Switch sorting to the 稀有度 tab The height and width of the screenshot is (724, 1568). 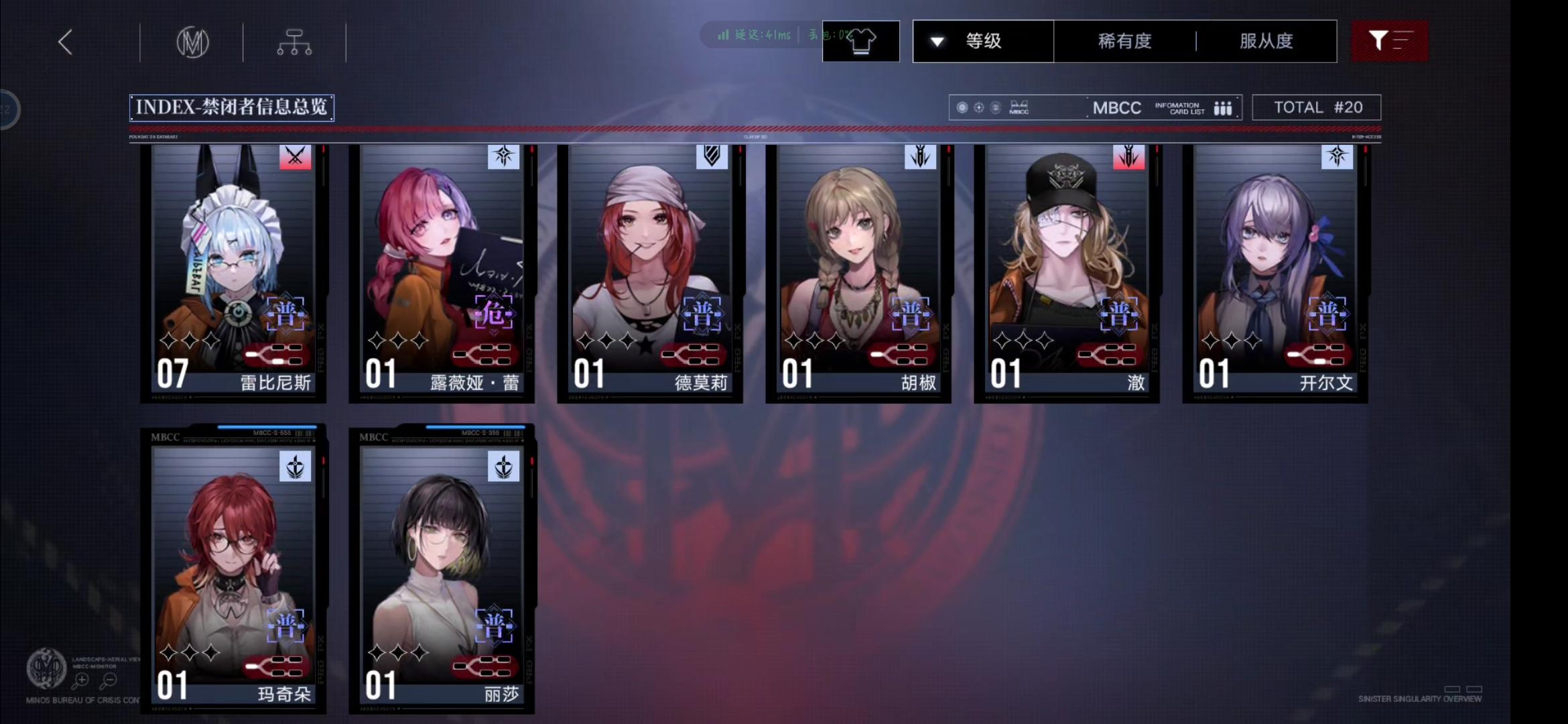(x=1123, y=41)
